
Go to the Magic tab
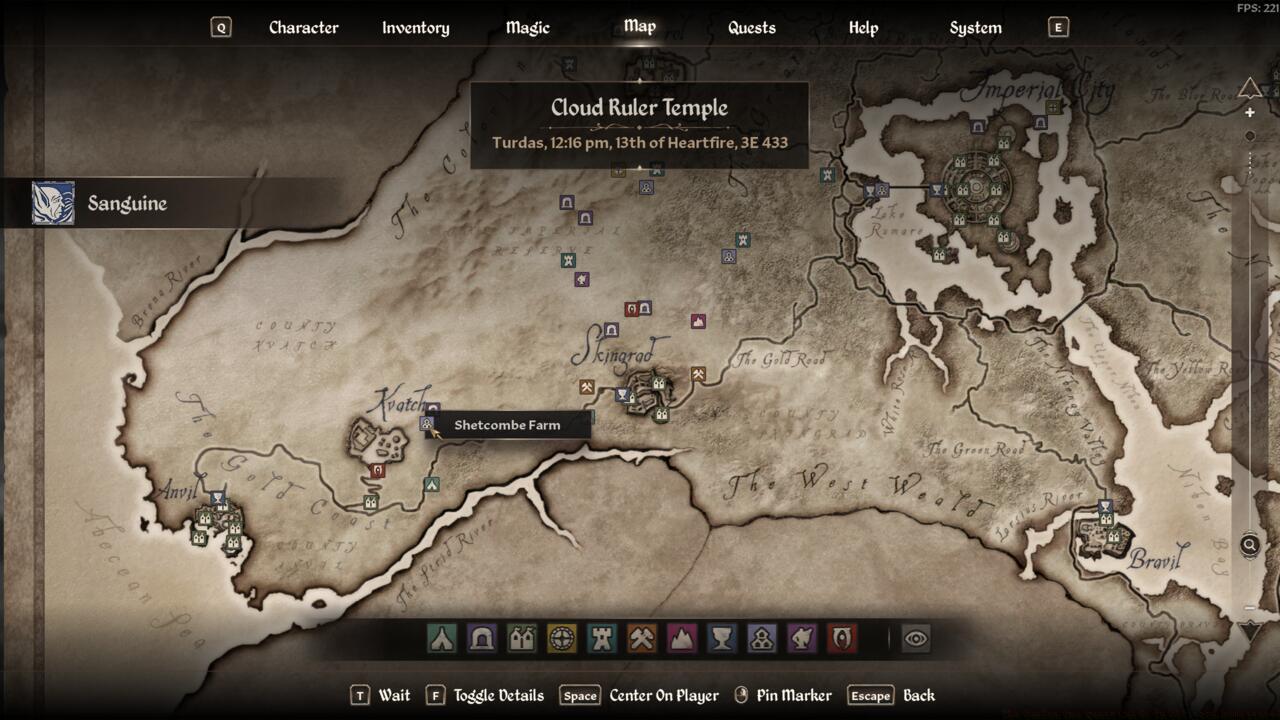point(527,28)
